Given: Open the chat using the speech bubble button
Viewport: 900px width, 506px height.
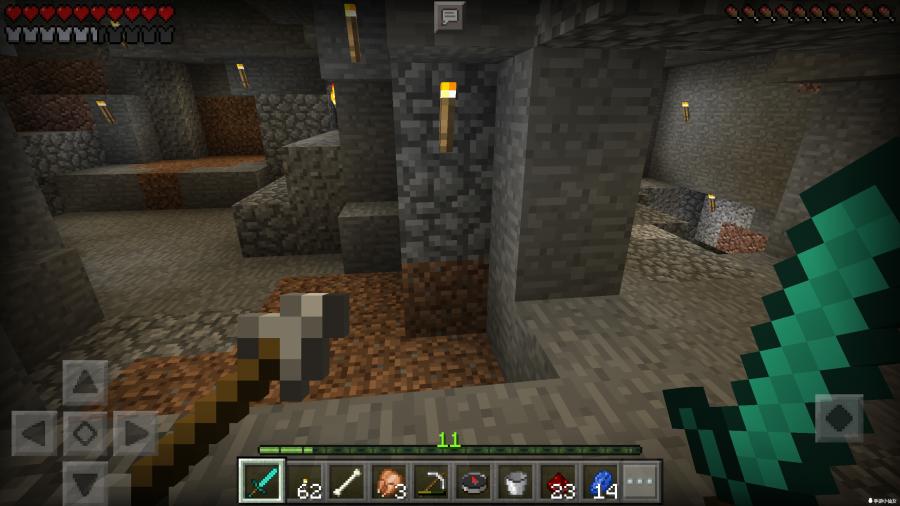Looking at the screenshot, I should coord(449,16).
